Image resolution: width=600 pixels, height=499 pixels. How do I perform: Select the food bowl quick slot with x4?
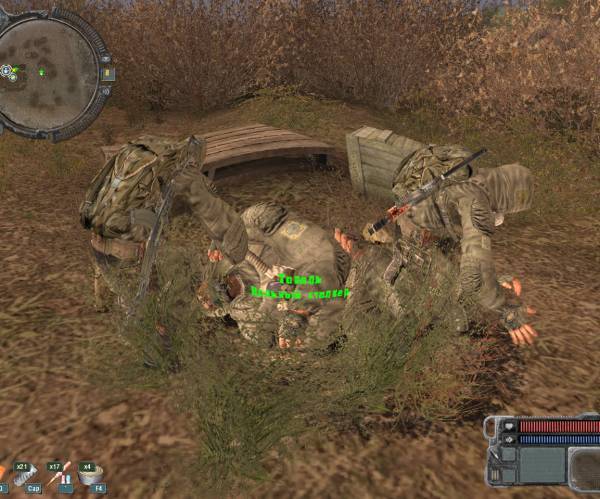pos(92,473)
